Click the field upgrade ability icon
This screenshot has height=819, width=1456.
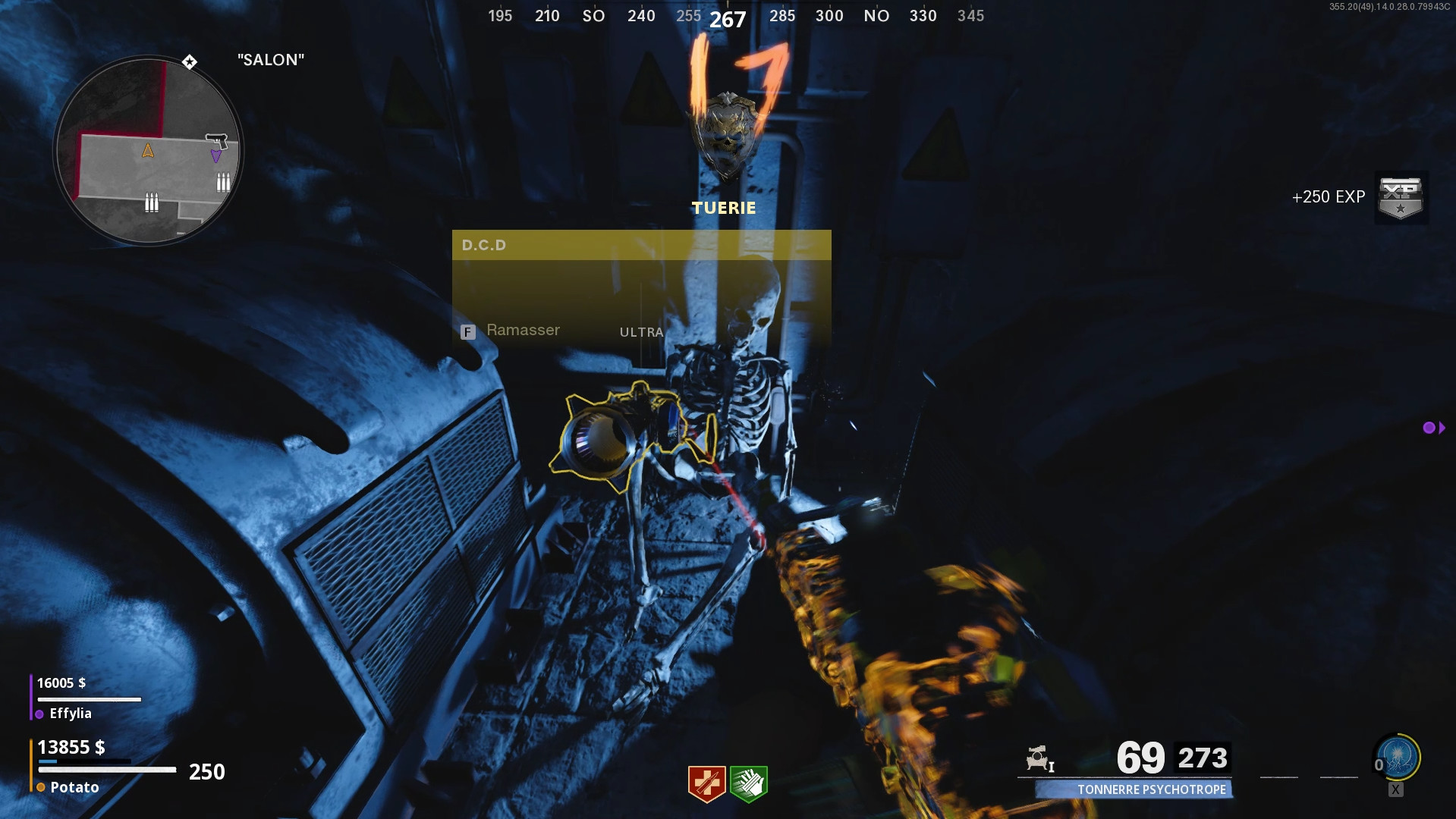pos(1398,757)
